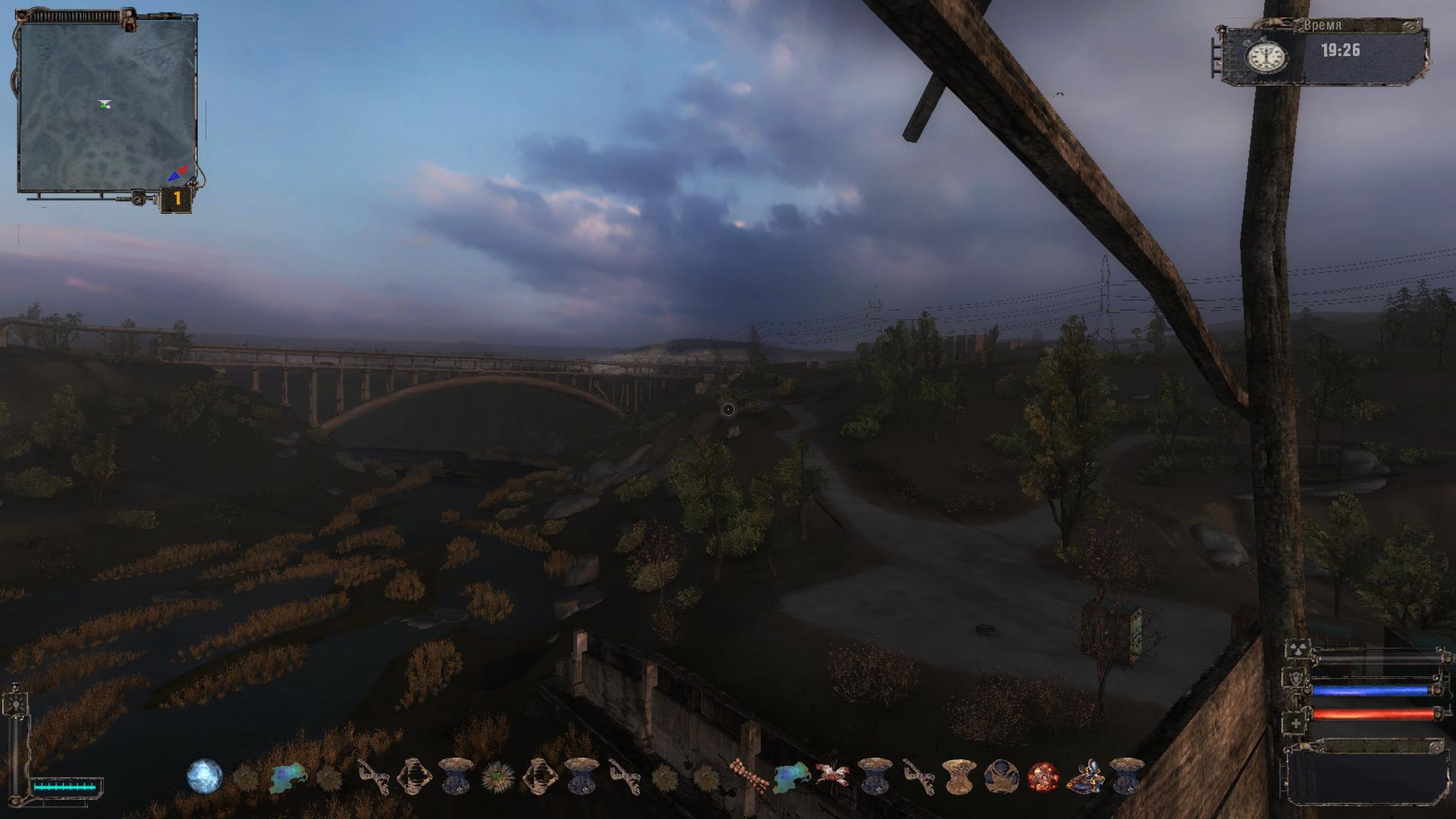1456x819 pixels.
Task: Click the health plus-sign icon
Action: tap(1296, 724)
